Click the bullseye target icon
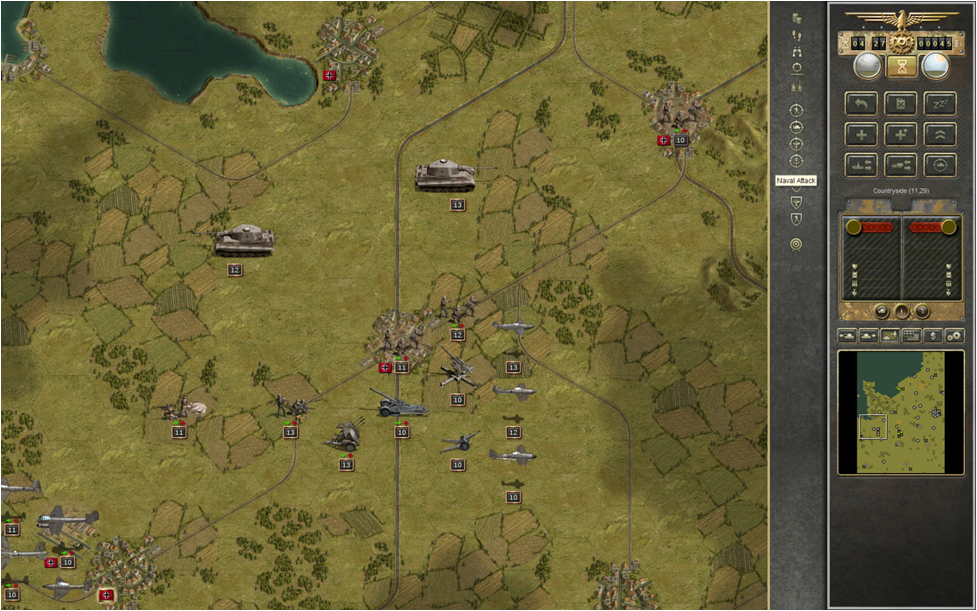Screen dimensions: 977x611 [x=797, y=244]
